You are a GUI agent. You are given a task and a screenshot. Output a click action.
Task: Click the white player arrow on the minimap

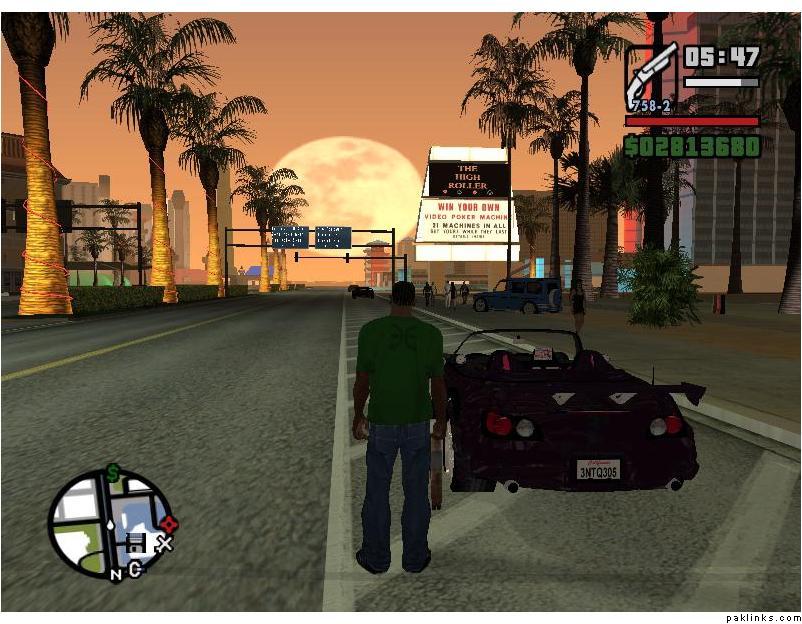[108, 523]
